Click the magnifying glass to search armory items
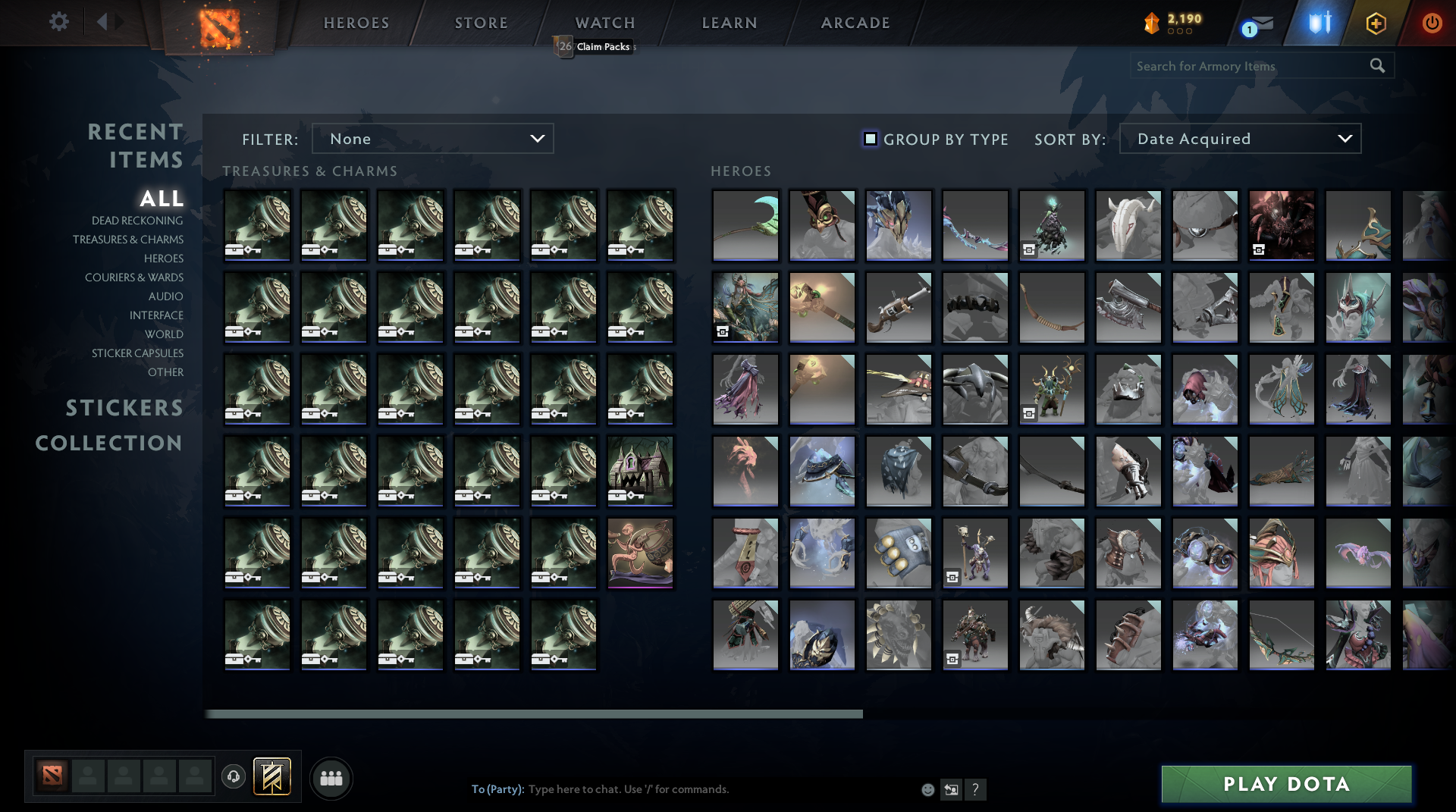This screenshot has width=1456, height=812. (x=1377, y=66)
